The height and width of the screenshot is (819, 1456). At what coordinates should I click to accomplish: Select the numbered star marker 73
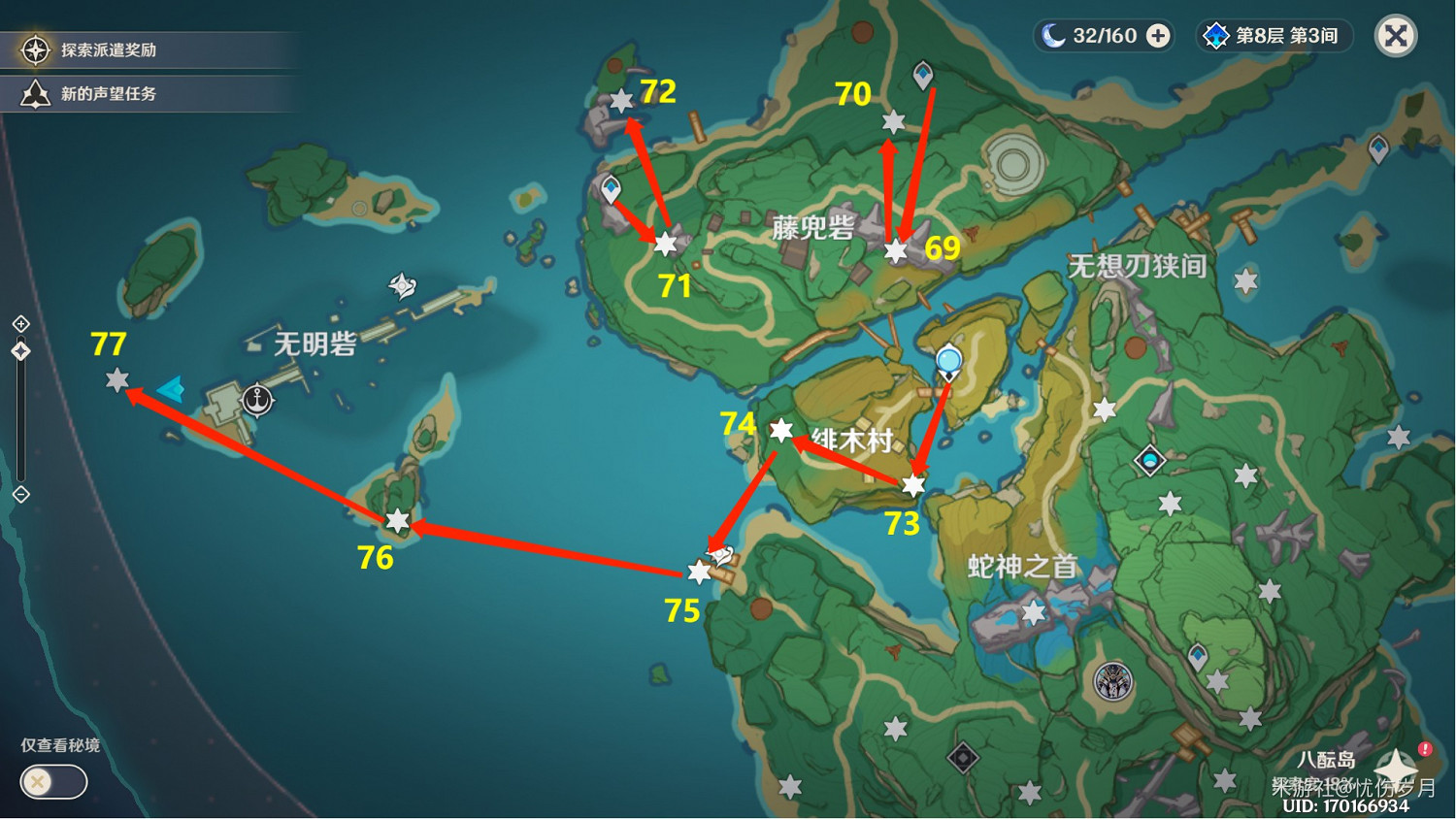pos(910,486)
